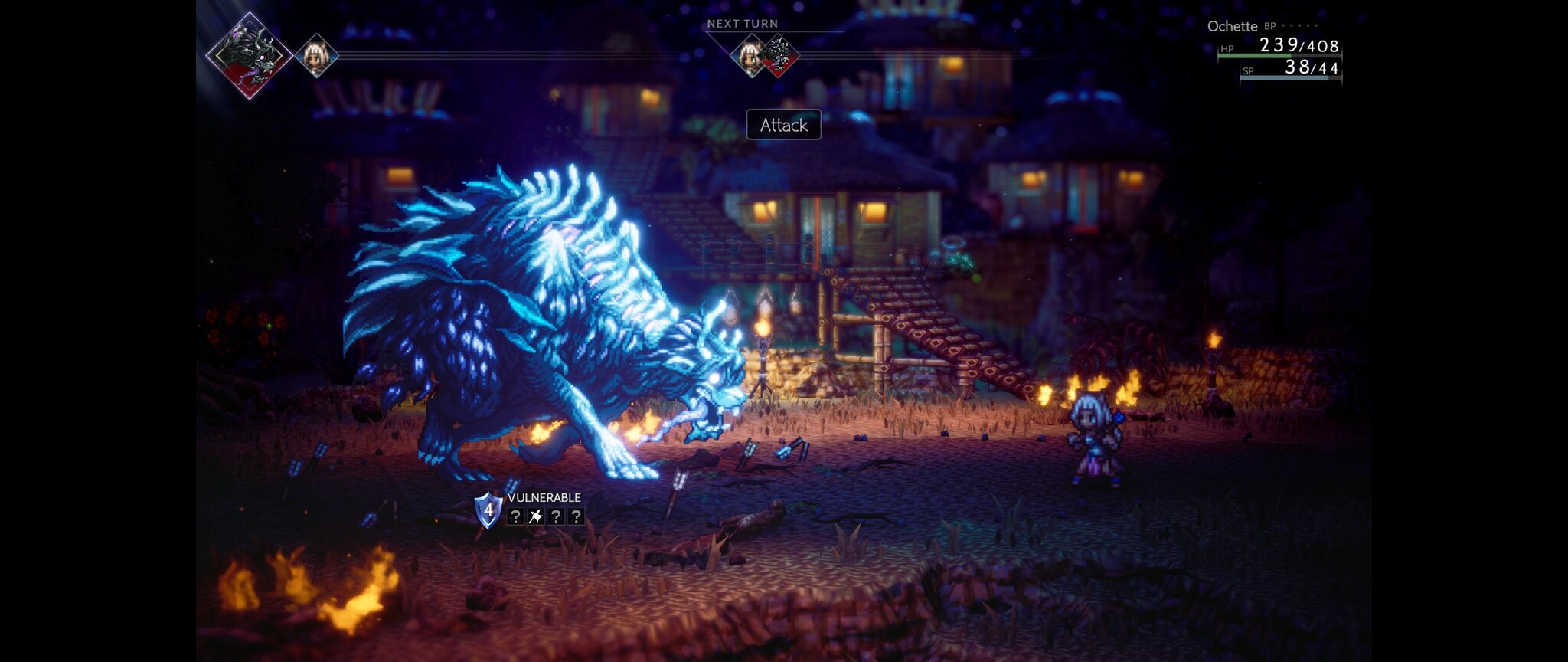This screenshot has width=1568, height=662.
Task: Select the enemy portrait under Next Turn
Action: [x=780, y=55]
